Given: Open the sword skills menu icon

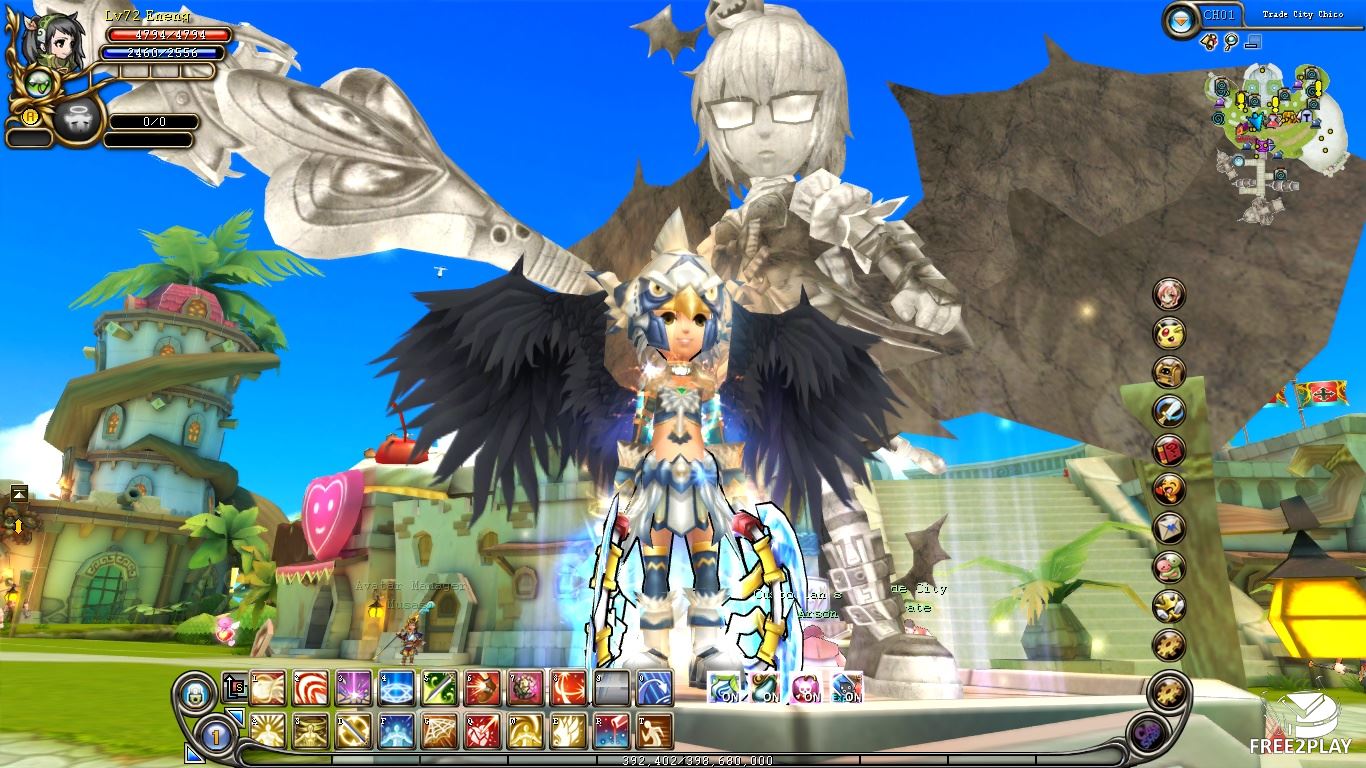Looking at the screenshot, I should click(1169, 410).
